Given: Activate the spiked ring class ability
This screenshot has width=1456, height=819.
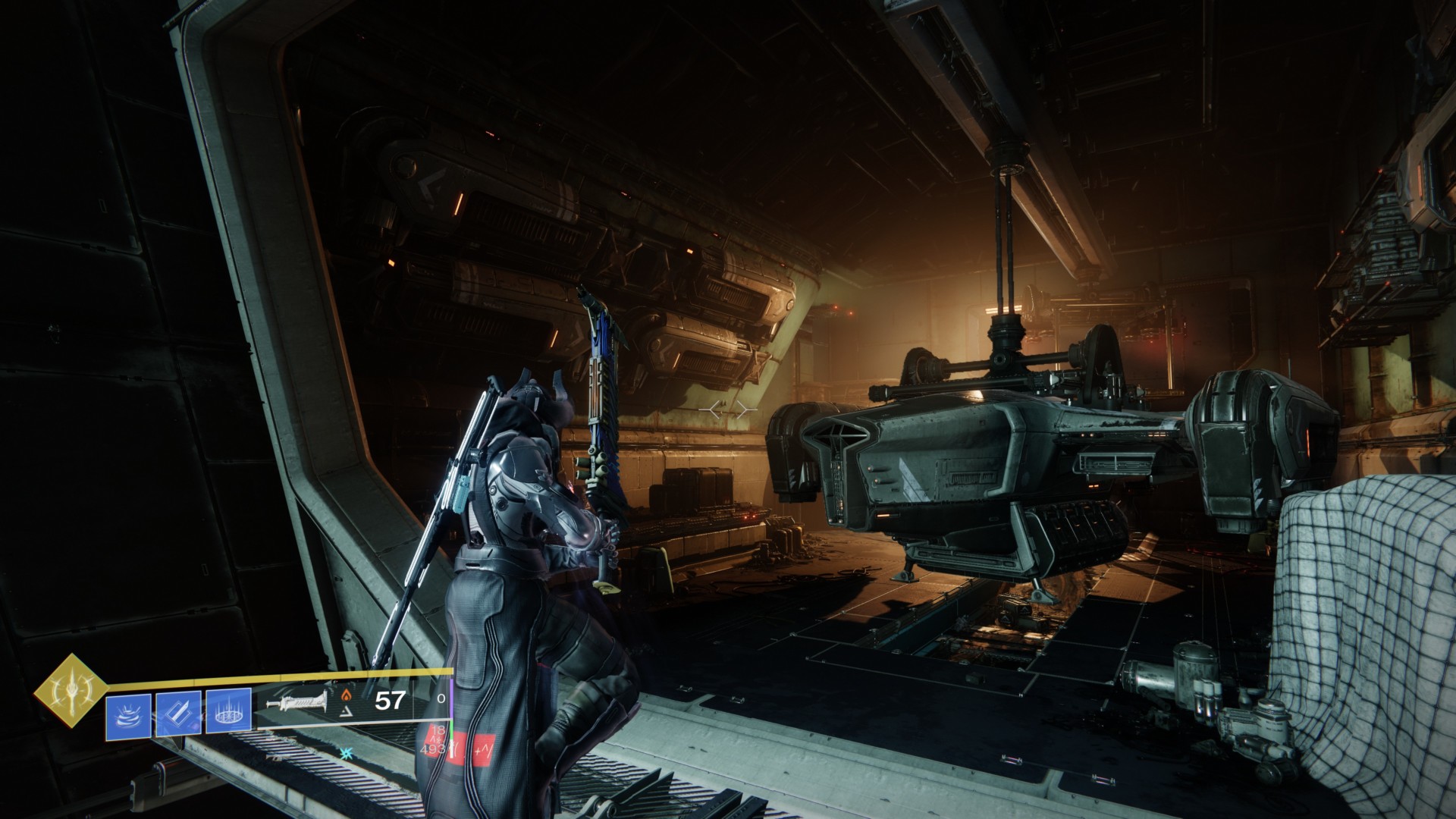Looking at the screenshot, I should click(x=229, y=714).
